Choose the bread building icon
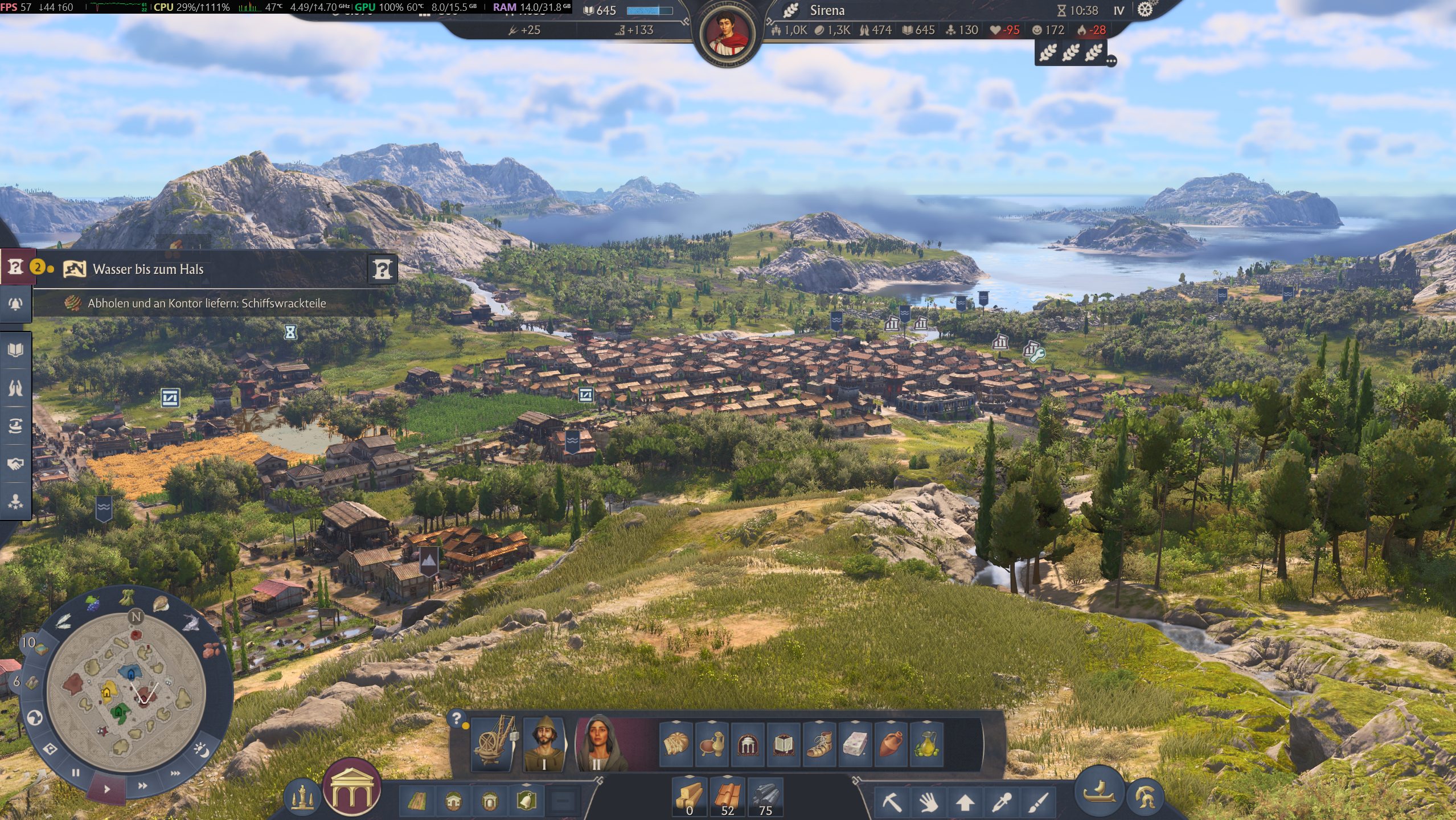This screenshot has height=820, width=1456. click(x=676, y=744)
